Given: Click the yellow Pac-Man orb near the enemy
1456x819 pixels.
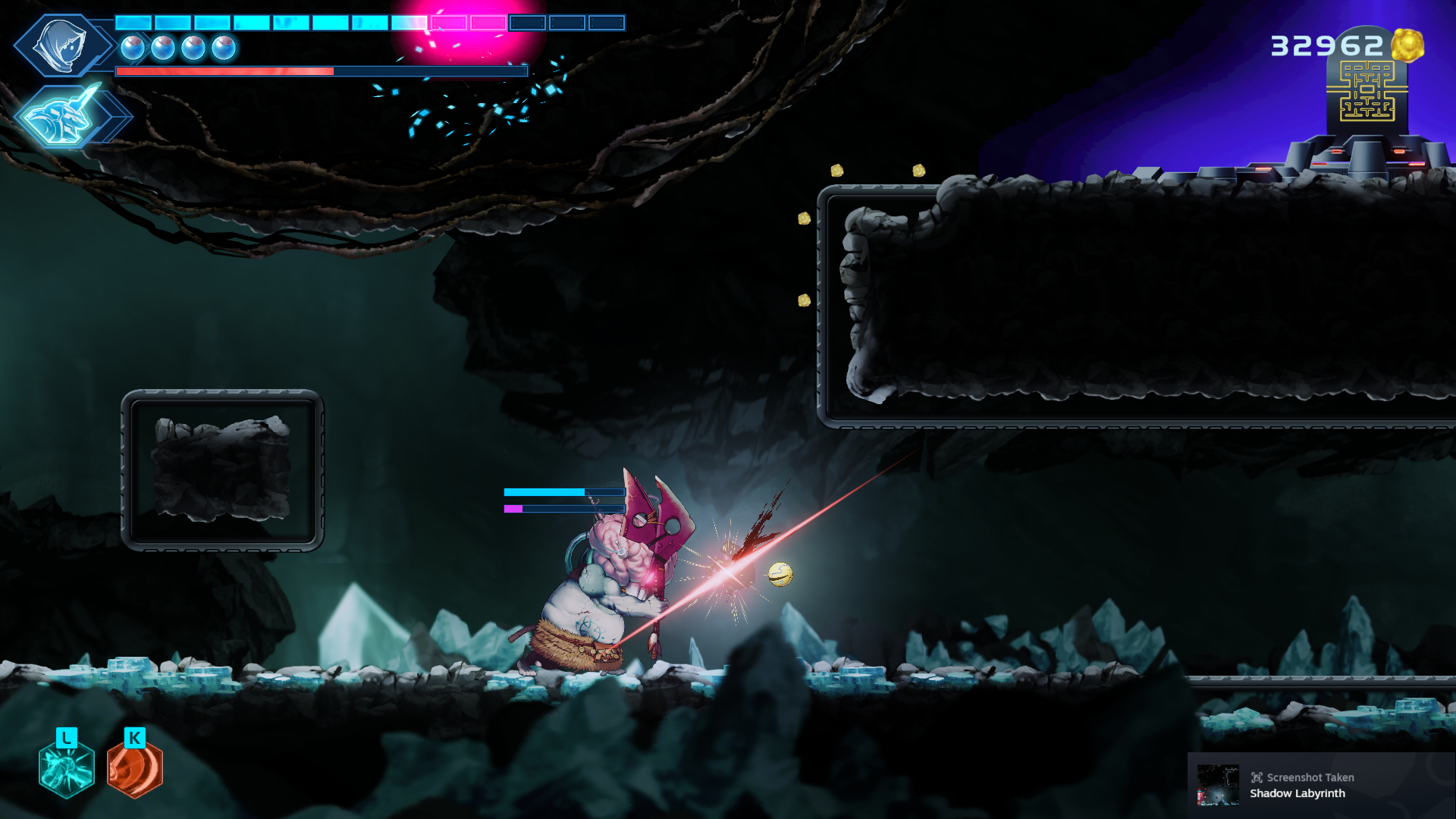Looking at the screenshot, I should coord(781,574).
